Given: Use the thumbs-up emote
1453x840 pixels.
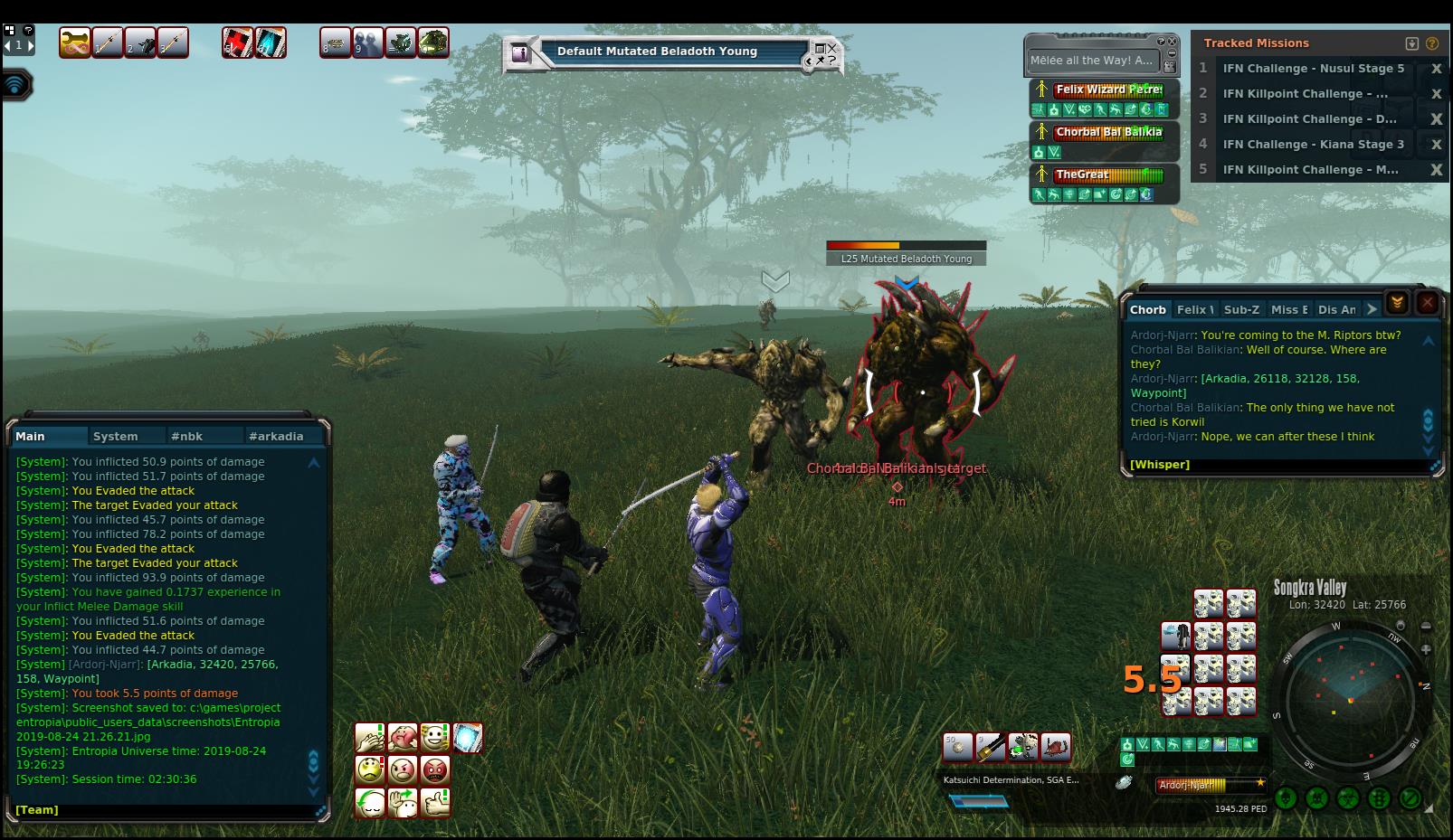Looking at the screenshot, I should 435,802.
